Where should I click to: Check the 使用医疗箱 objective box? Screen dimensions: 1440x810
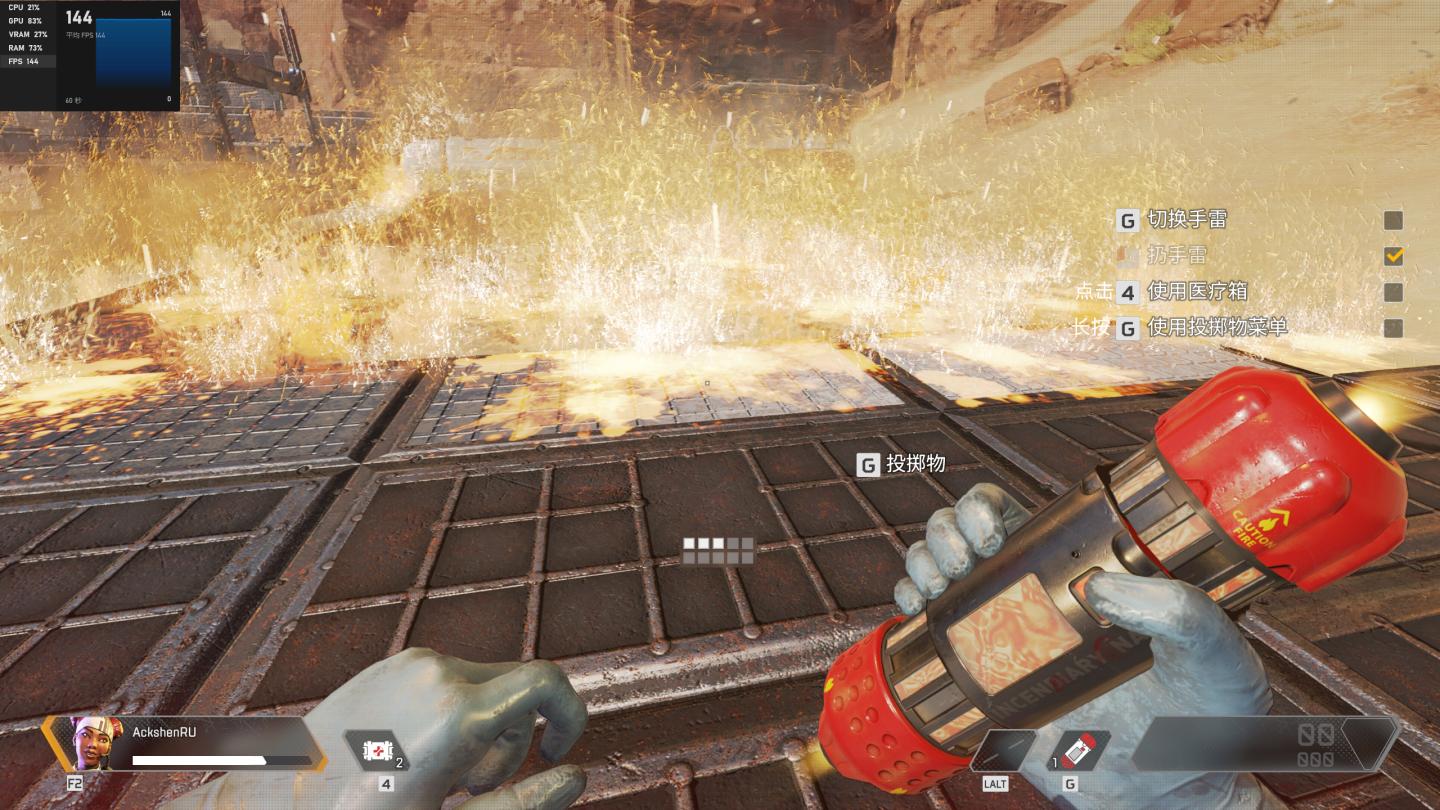pyautogui.click(x=1393, y=292)
